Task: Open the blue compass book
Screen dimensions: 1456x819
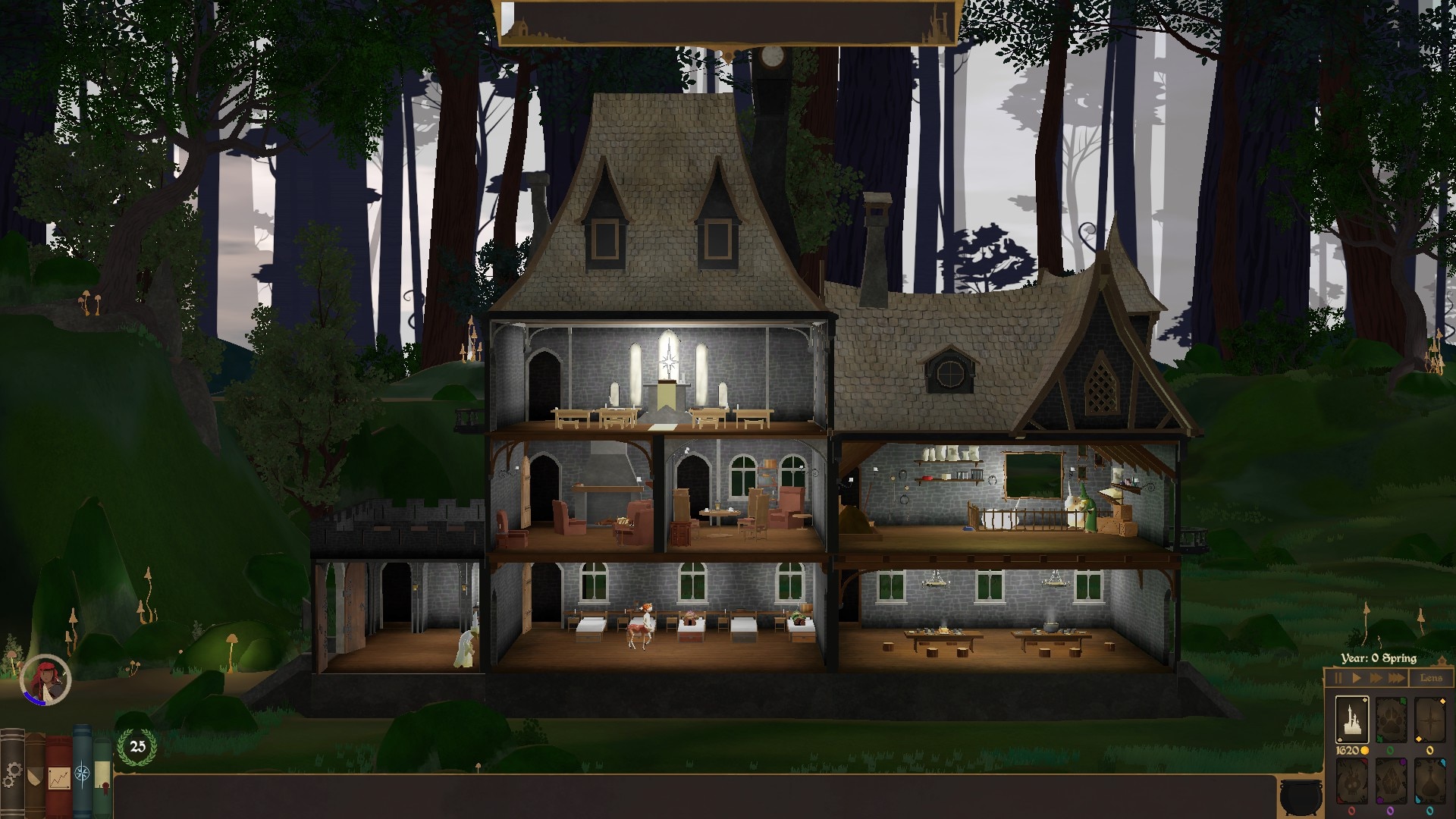Action: 82,773
